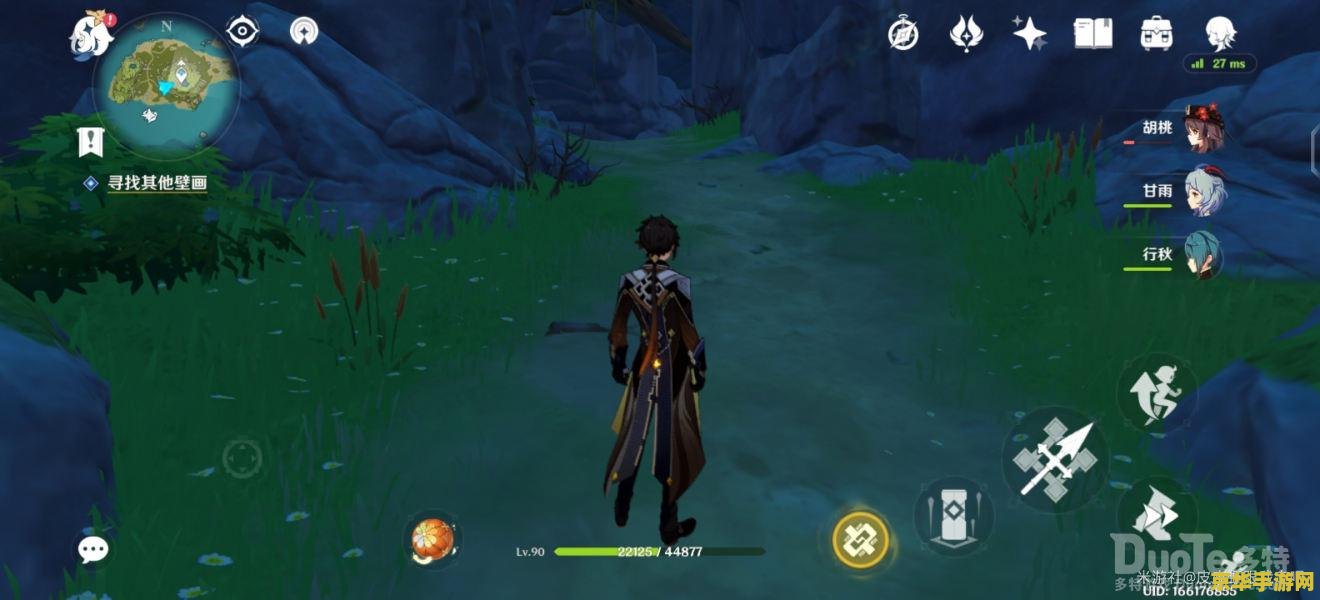Toggle the elemental sight eye icon
This screenshot has height=600, width=1320.
tap(243, 32)
